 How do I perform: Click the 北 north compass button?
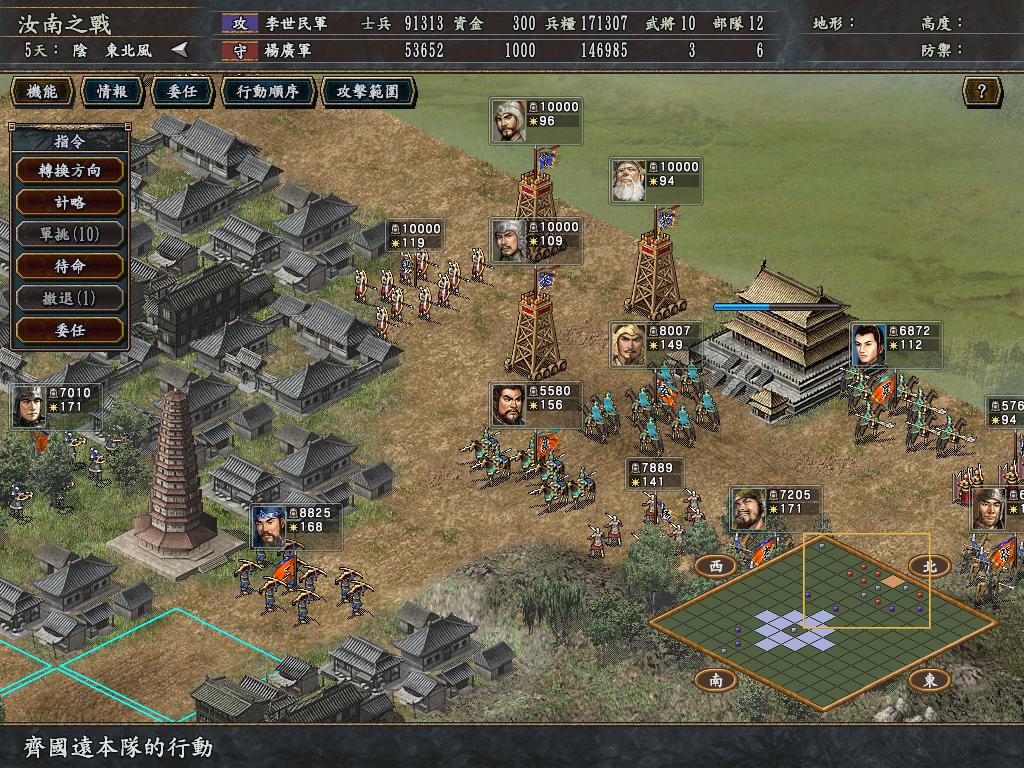(929, 565)
